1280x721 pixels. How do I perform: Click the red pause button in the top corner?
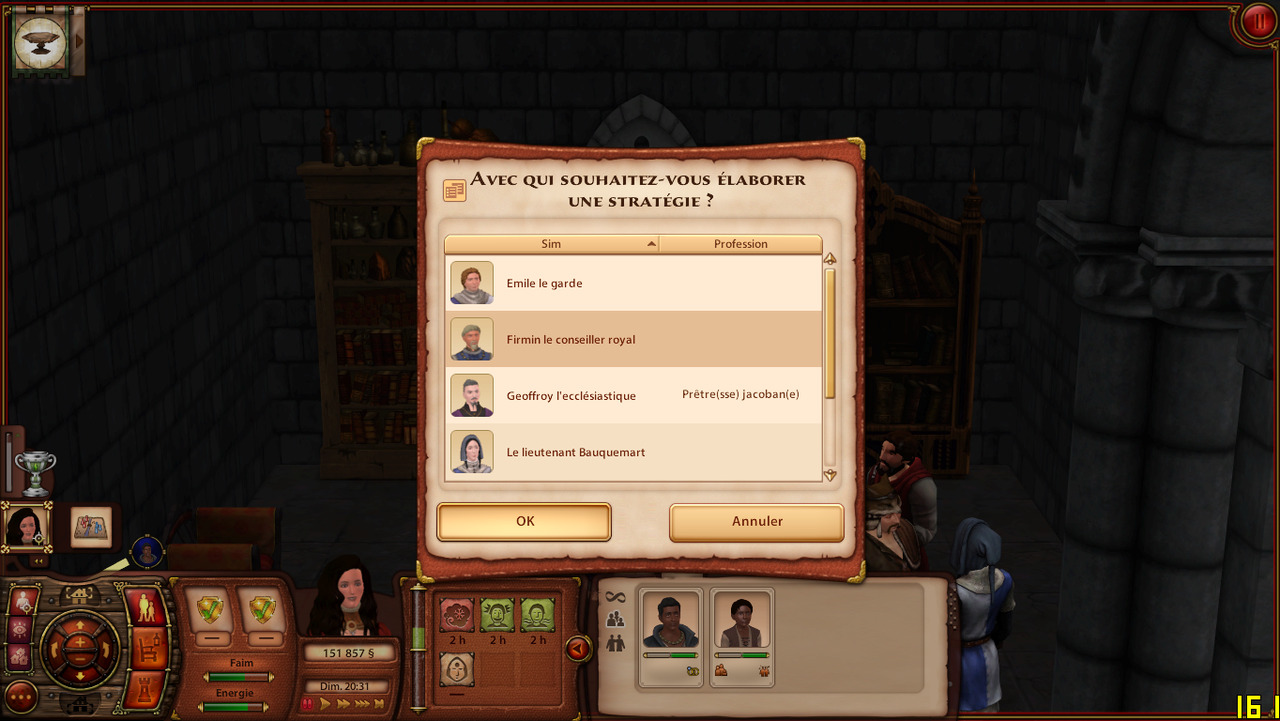(x=1256, y=21)
